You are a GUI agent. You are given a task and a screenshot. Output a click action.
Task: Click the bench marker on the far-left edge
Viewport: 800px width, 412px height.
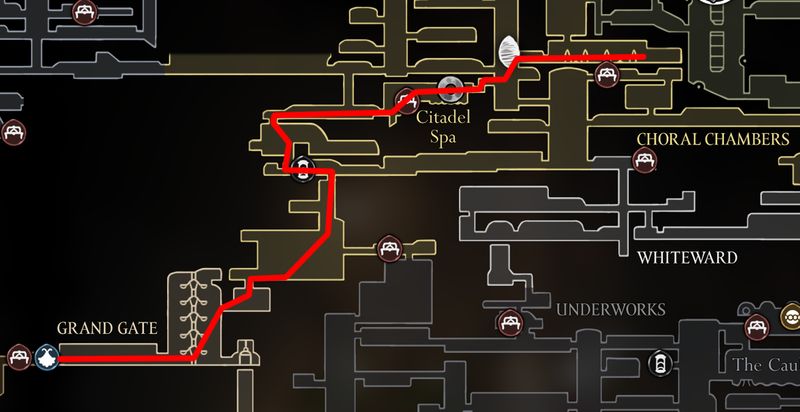point(12,131)
